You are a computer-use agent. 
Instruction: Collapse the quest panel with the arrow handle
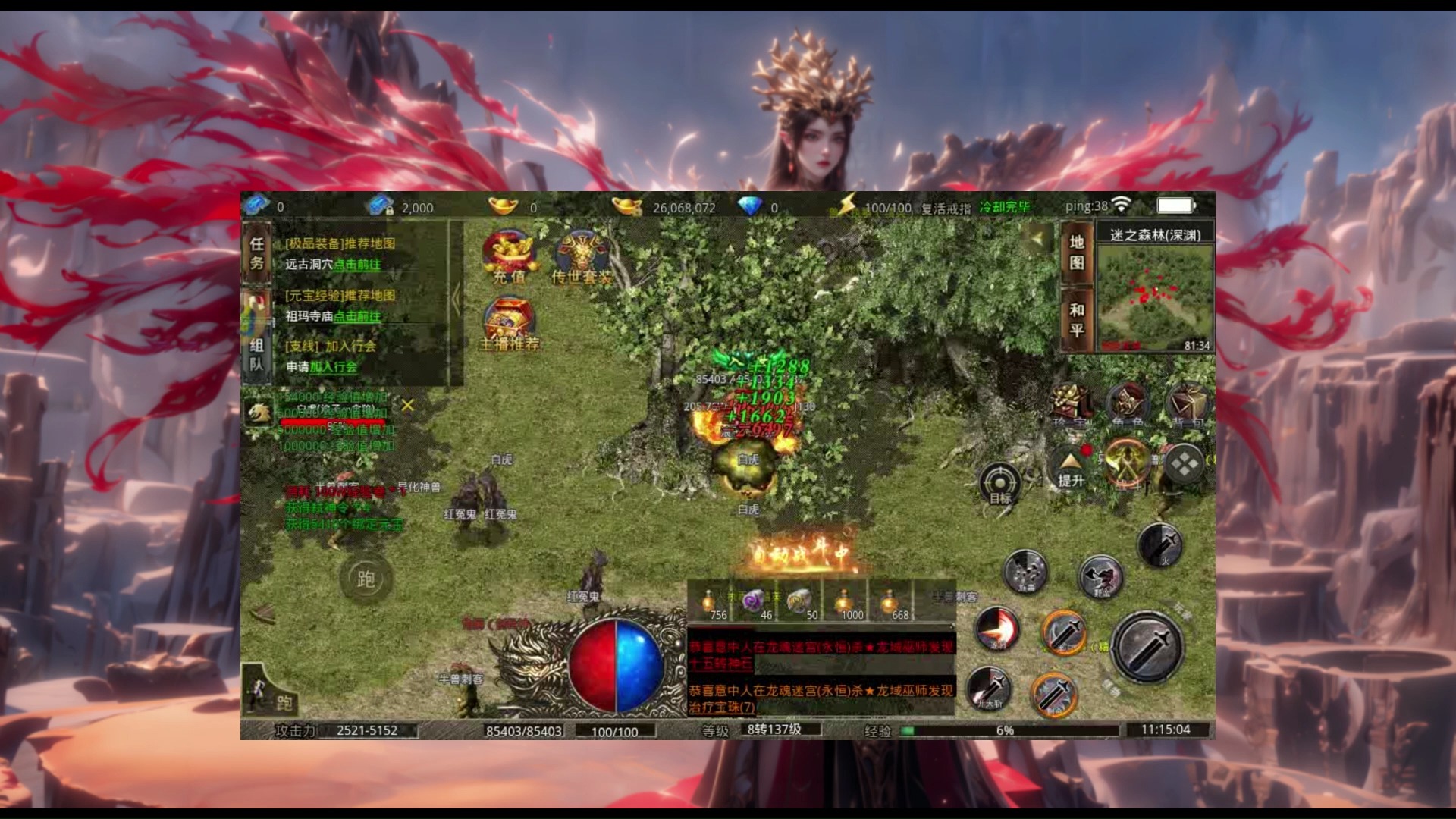tap(456, 300)
